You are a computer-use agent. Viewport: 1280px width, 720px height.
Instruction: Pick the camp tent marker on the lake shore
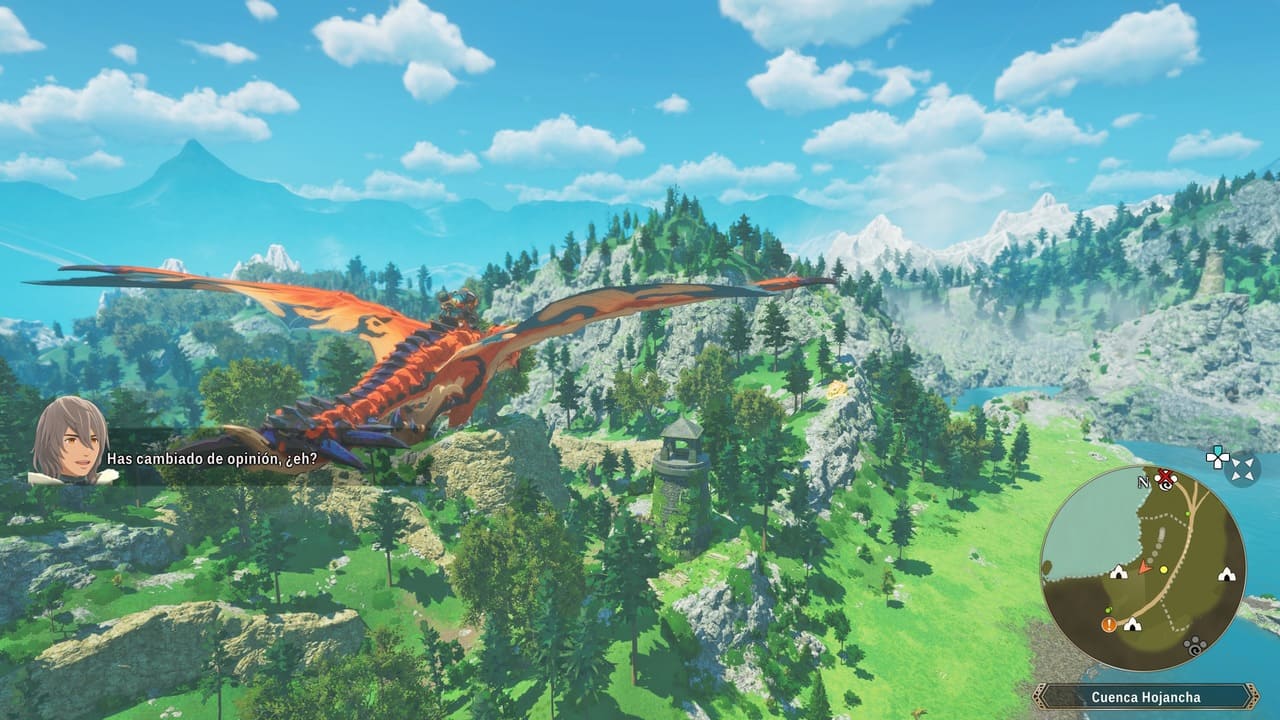click(x=1118, y=572)
